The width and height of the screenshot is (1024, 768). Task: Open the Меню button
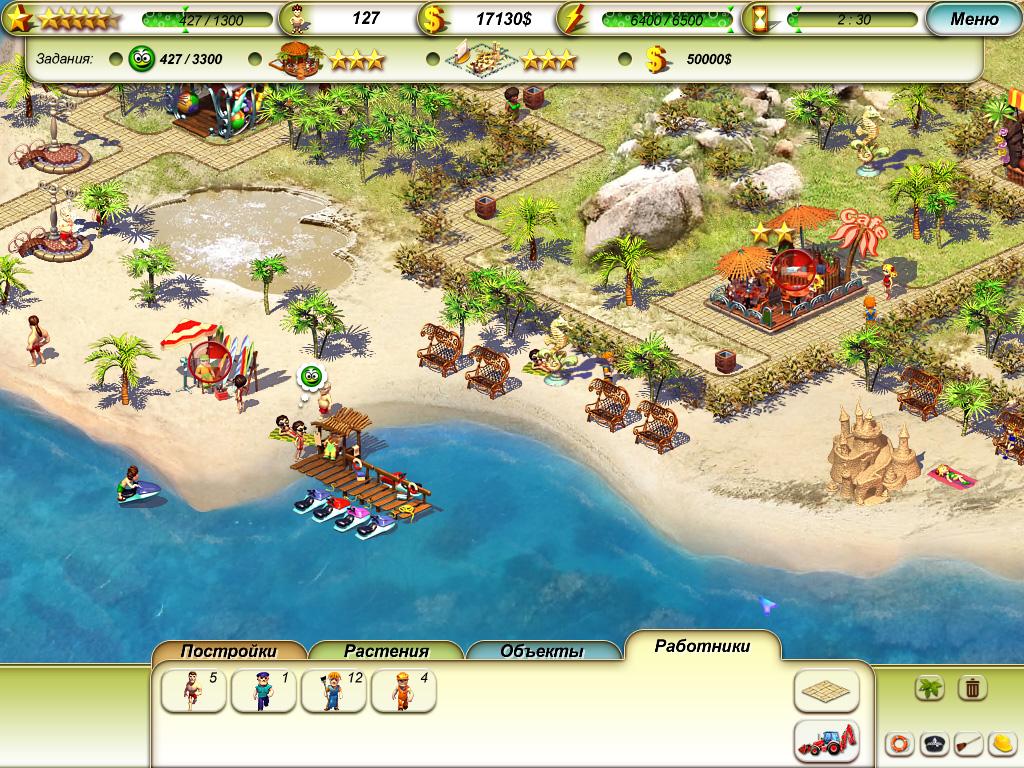[x=973, y=19]
